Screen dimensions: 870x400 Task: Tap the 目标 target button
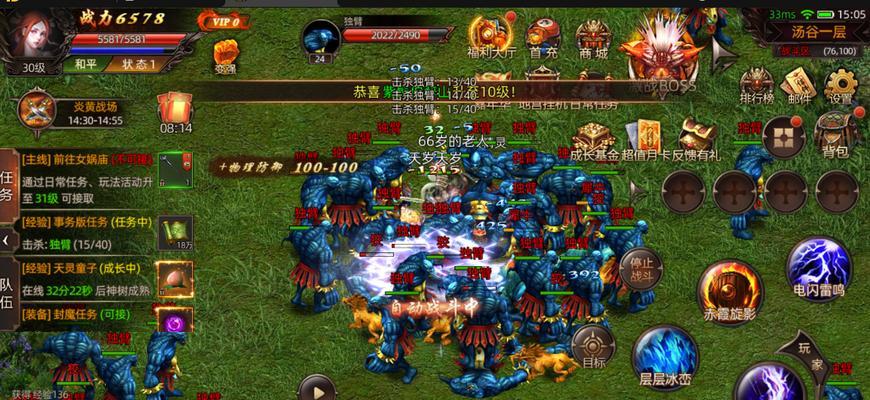point(594,346)
